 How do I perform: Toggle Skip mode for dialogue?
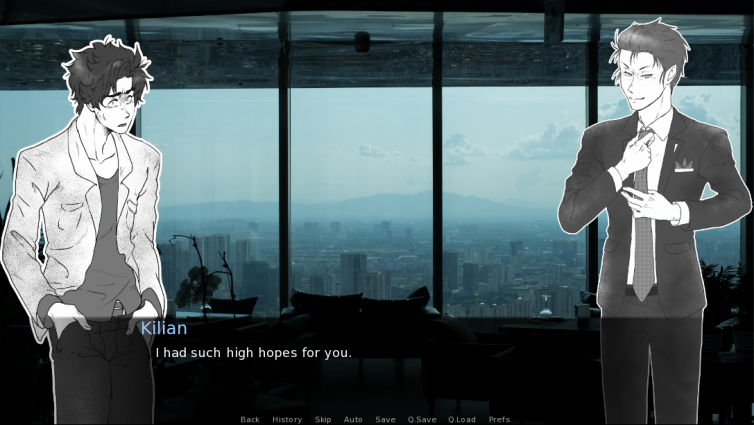(323, 419)
